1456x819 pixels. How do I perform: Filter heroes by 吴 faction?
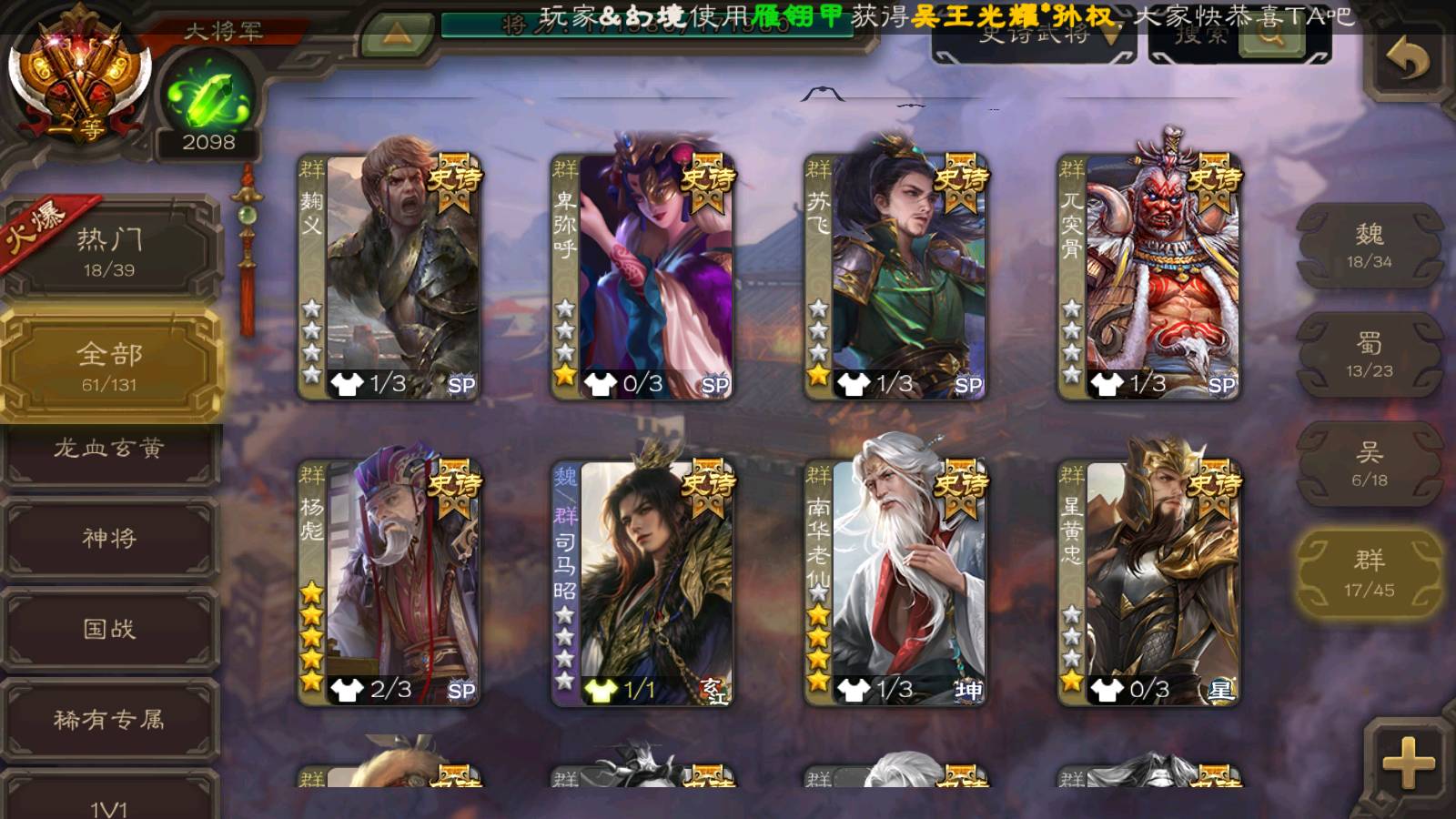1369,464
